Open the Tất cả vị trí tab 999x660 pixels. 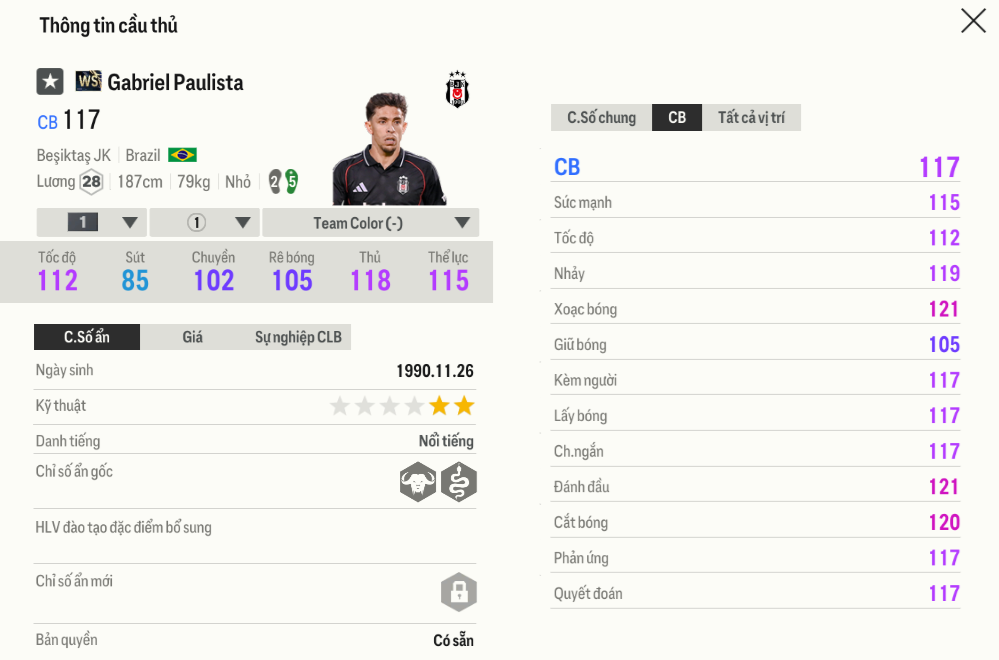coord(751,118)
